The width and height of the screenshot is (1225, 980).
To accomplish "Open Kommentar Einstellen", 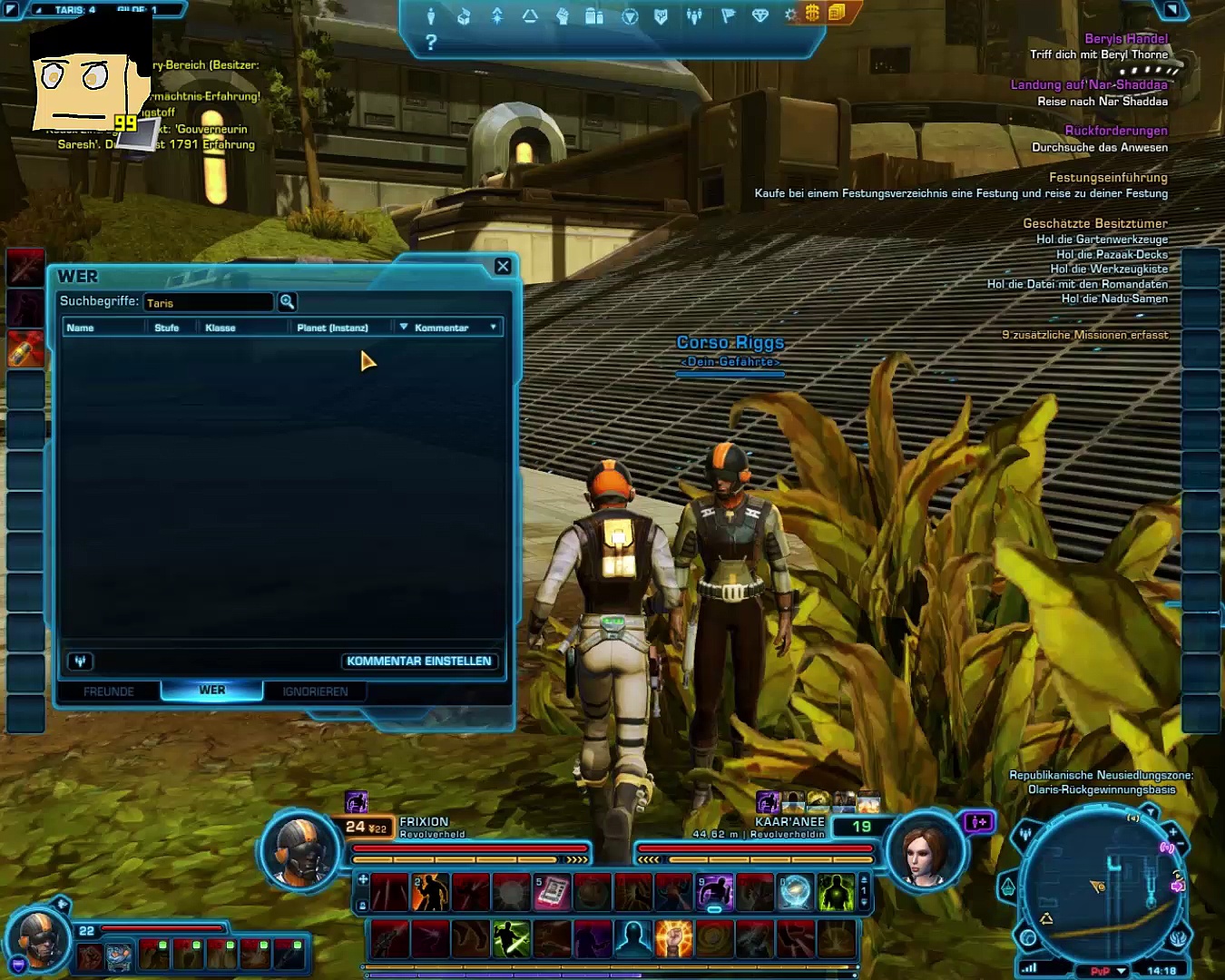I will click(418, 661).
